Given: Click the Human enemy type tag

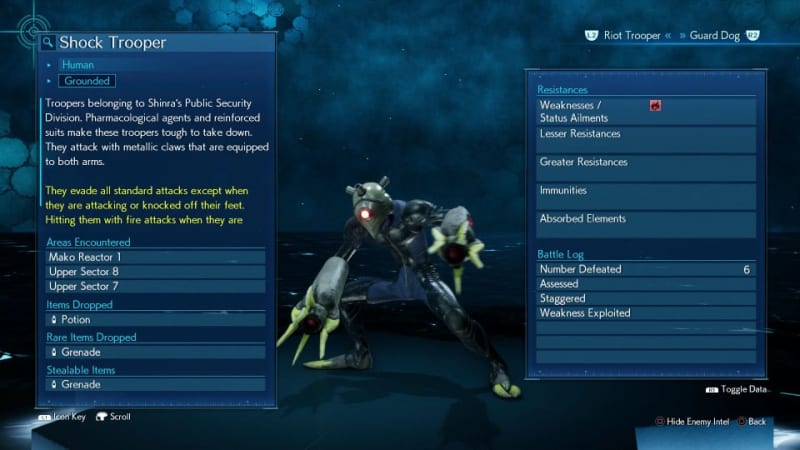Looking at the screenshot, I should [x=78, y=65].
